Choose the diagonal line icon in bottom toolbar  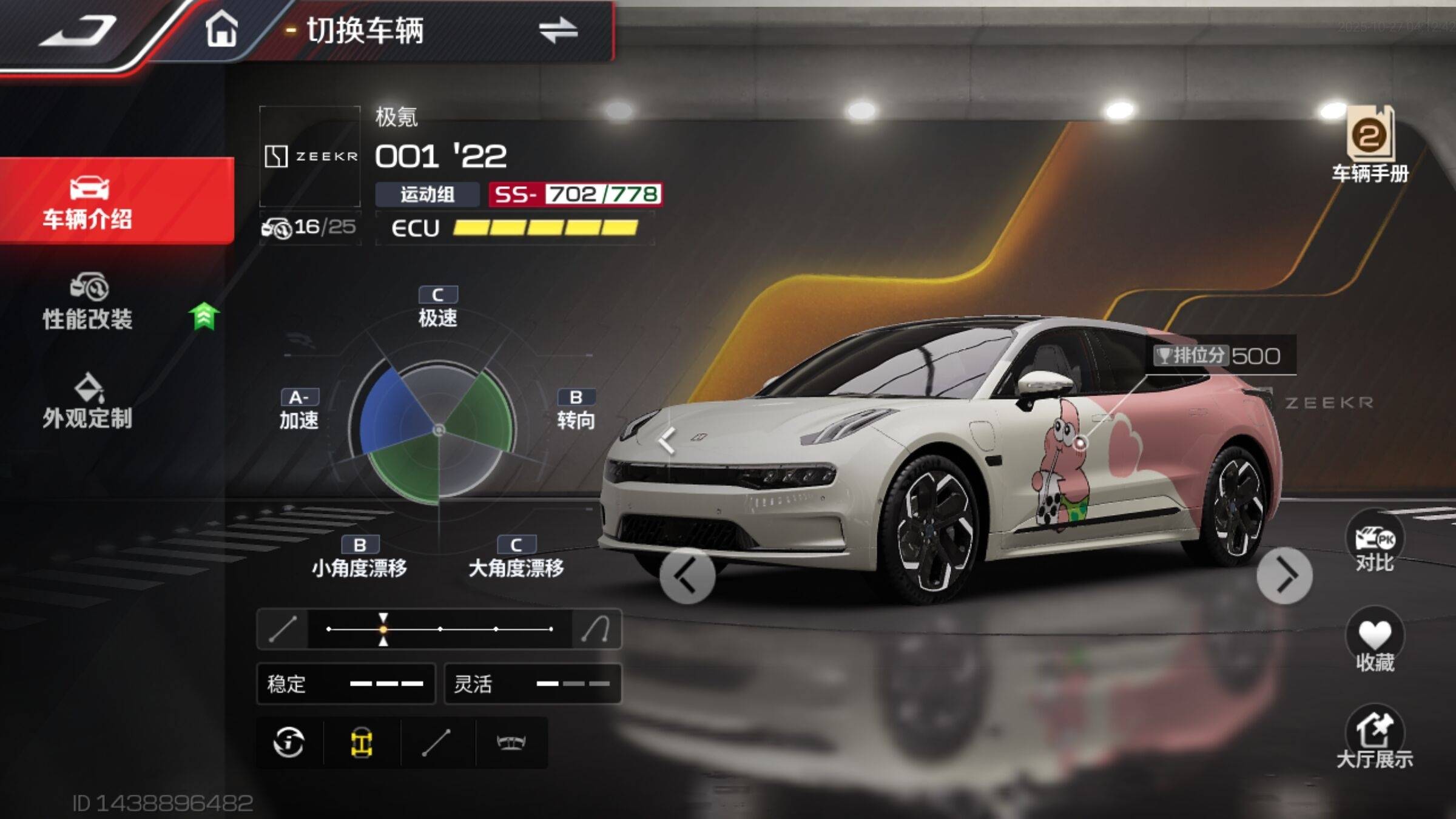(436, 743)
